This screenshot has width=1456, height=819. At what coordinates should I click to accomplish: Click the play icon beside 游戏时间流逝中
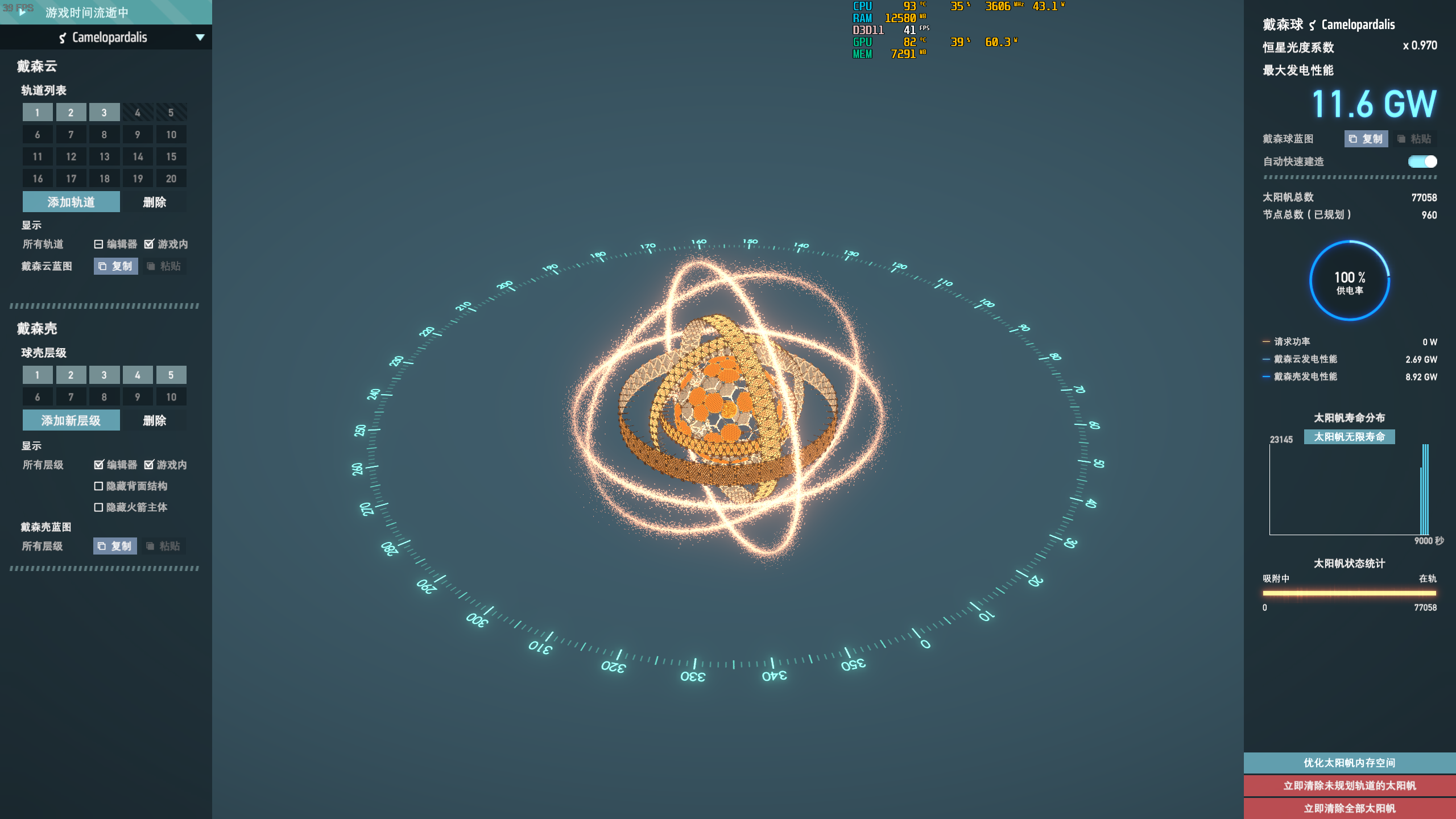click(22, 12)
